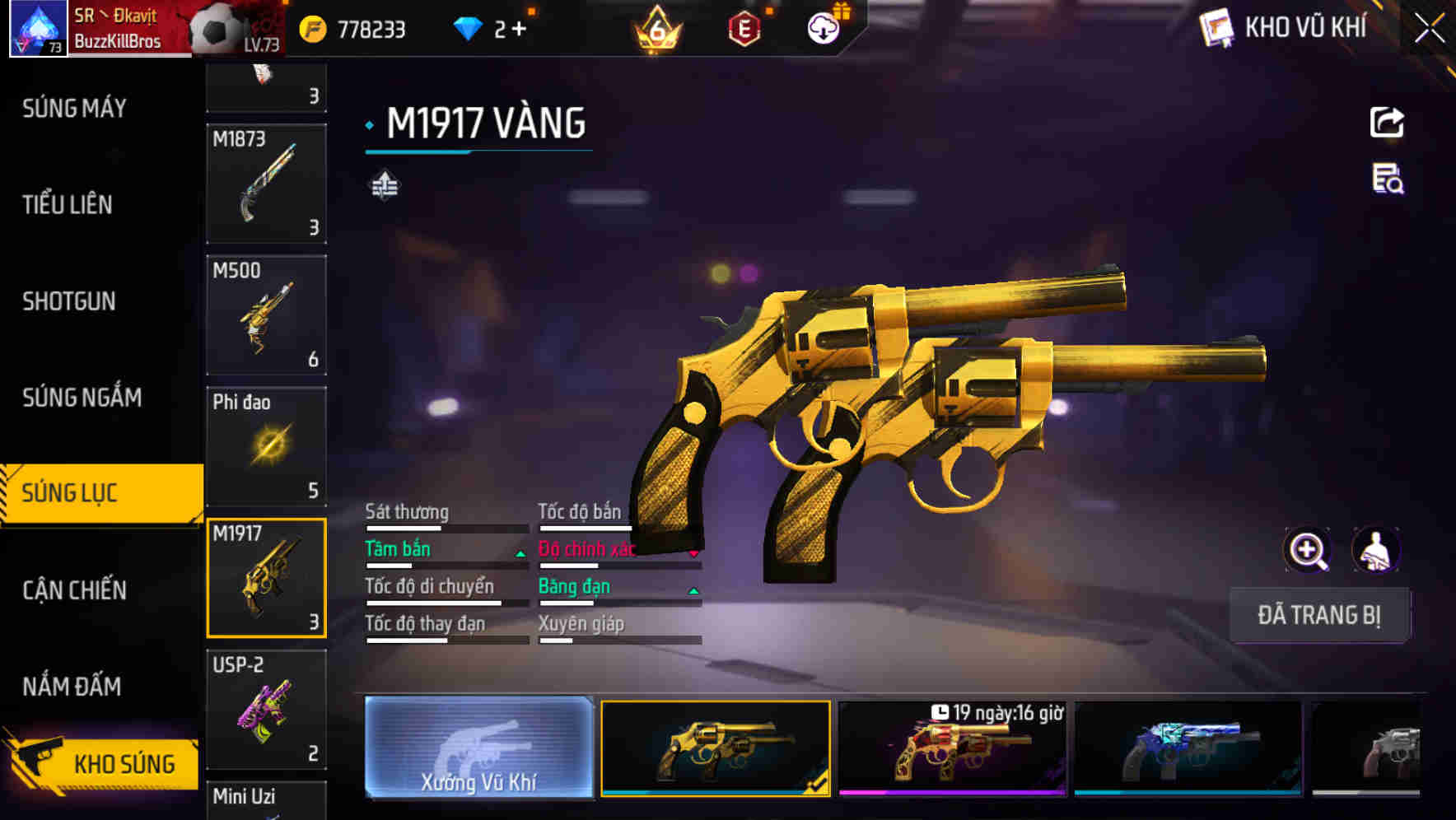Close the KHO VŨ KHÍ screen
This screenshot has height=820, width=1456.
pyautogui.click(x=1429, y=28)
